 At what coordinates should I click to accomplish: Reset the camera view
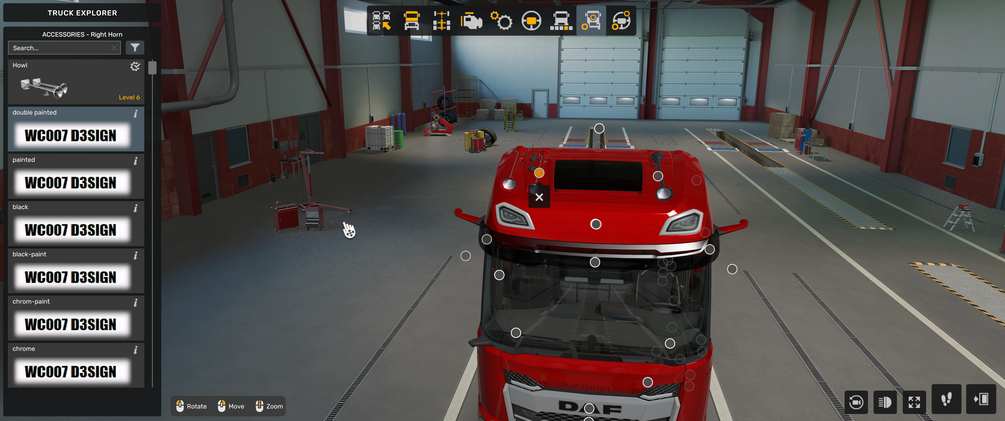[855, 402]
